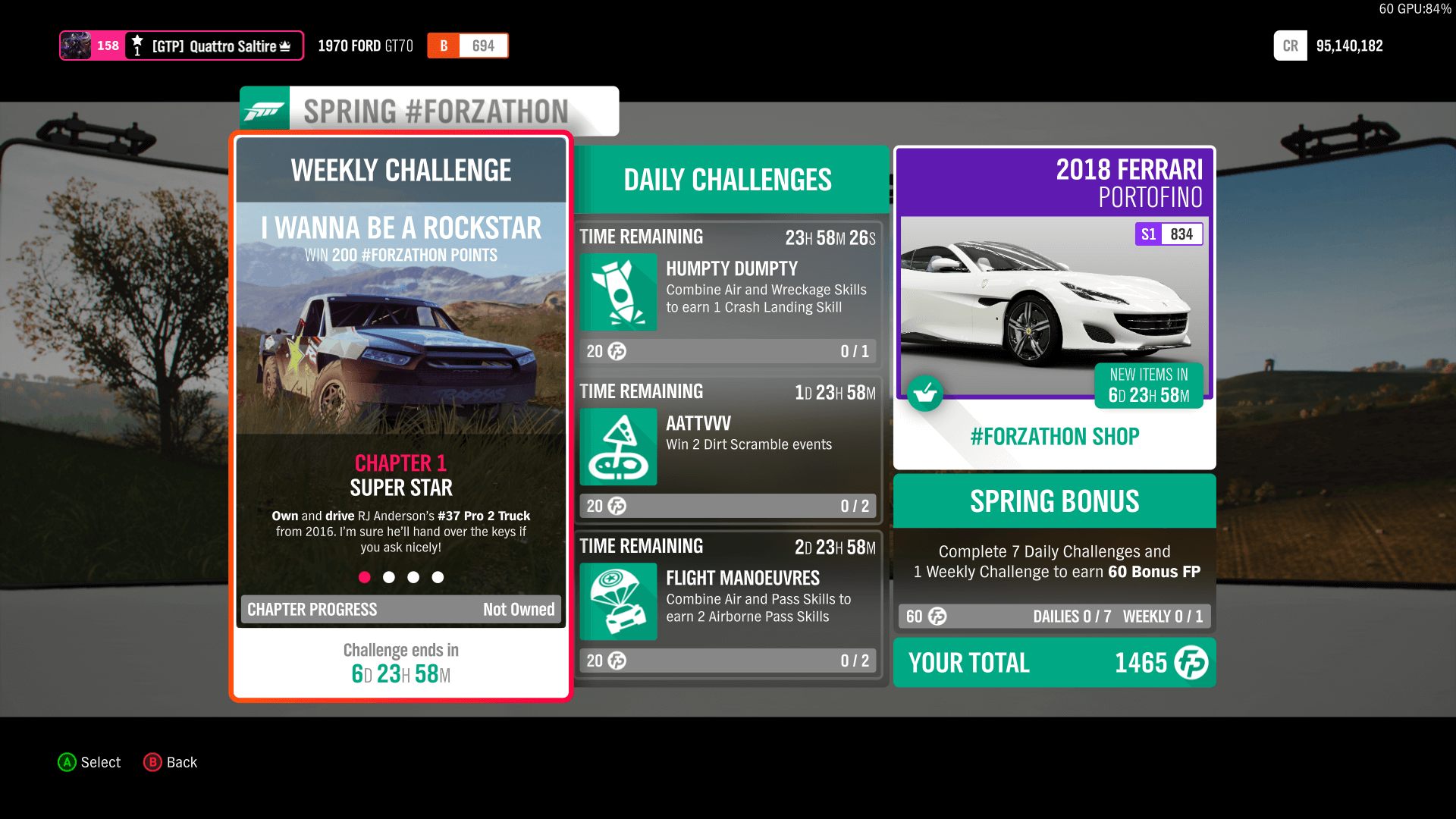Open the Daily Challenges panel header
Screen dimensions: 1456x819
click(727, 179)
